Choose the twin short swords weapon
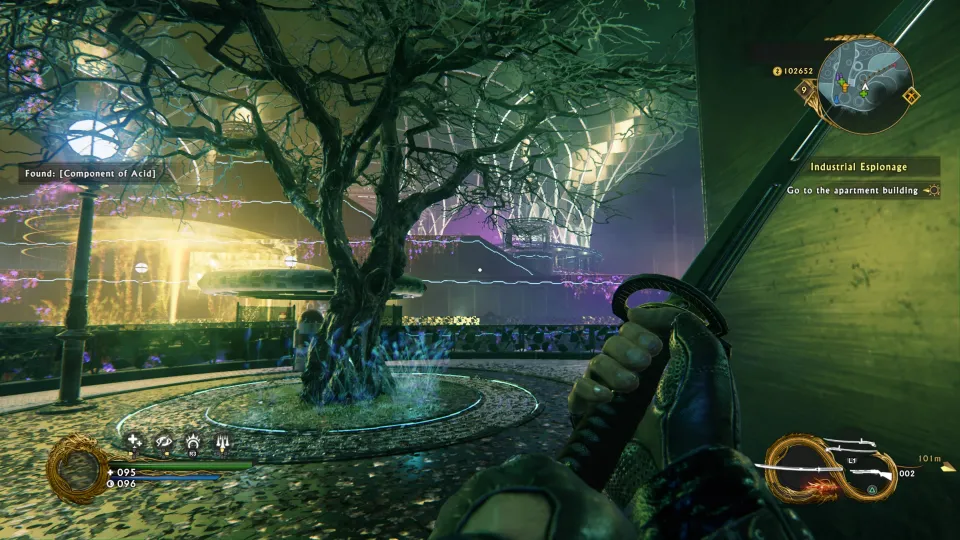 pyautogui.click(x=856, y=446)
